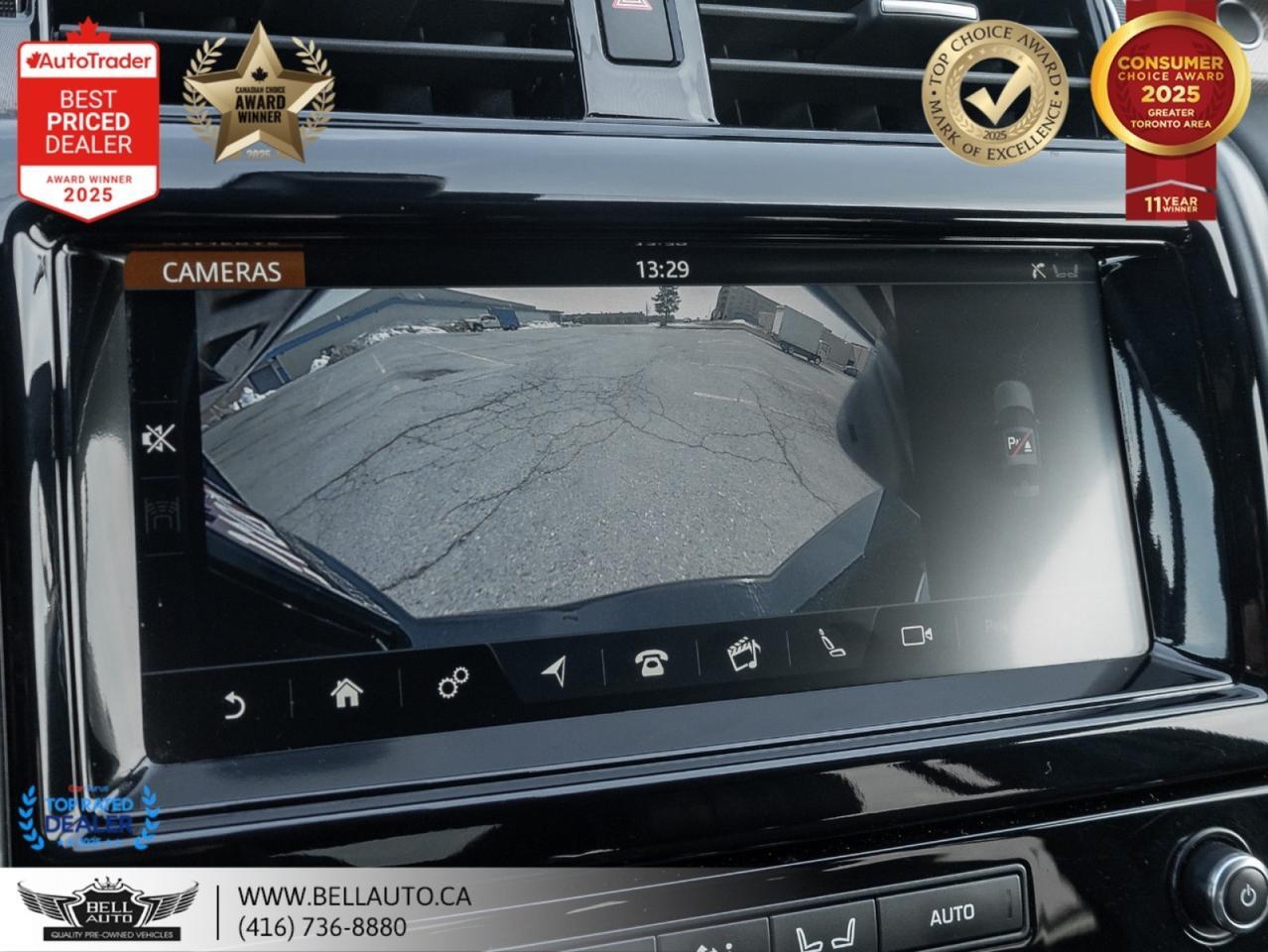Open the phone menu
The image size is (1268, 952).
tap(651, 661)
